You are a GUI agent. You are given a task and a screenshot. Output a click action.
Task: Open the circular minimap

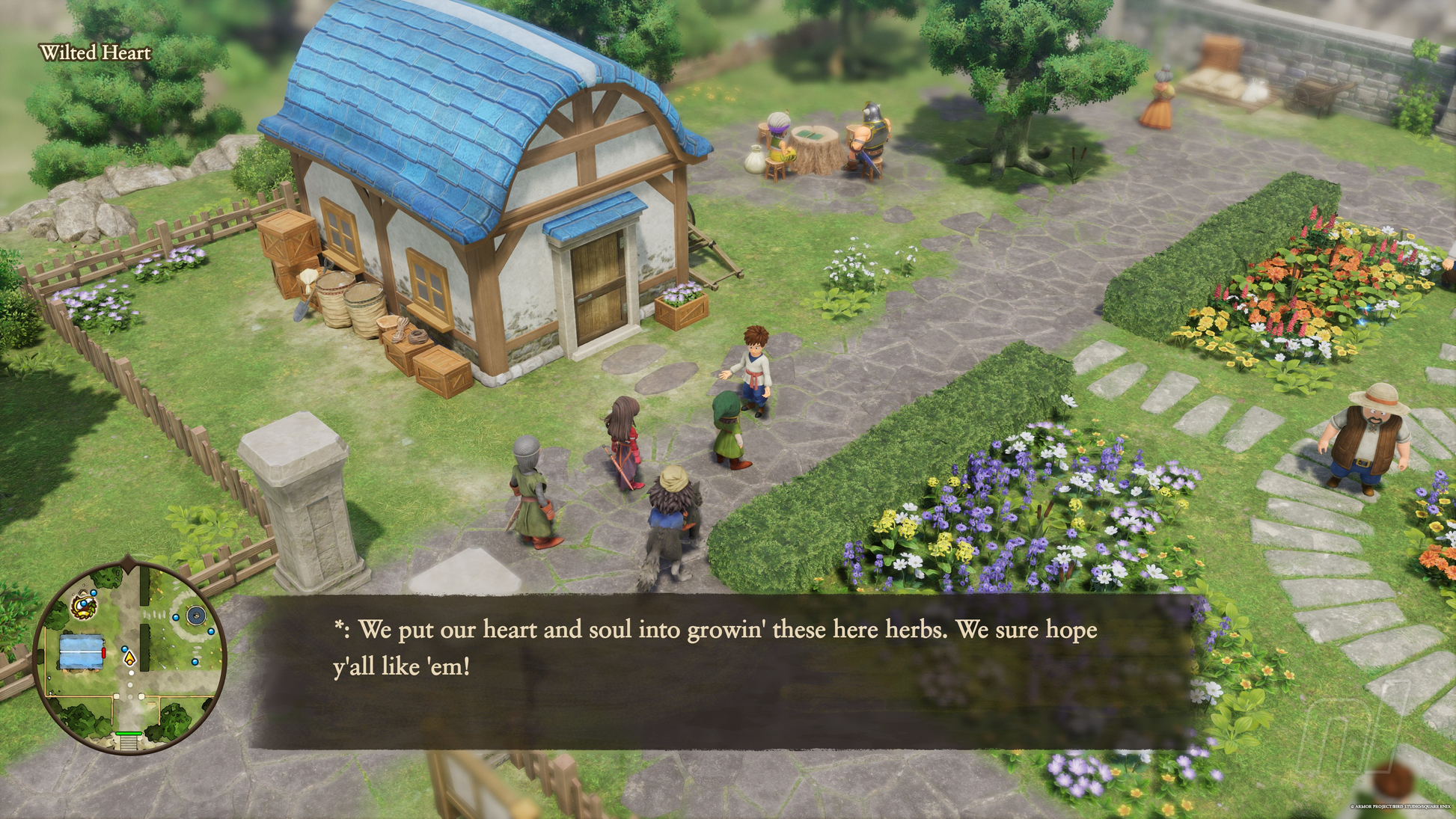pos(129,657)
